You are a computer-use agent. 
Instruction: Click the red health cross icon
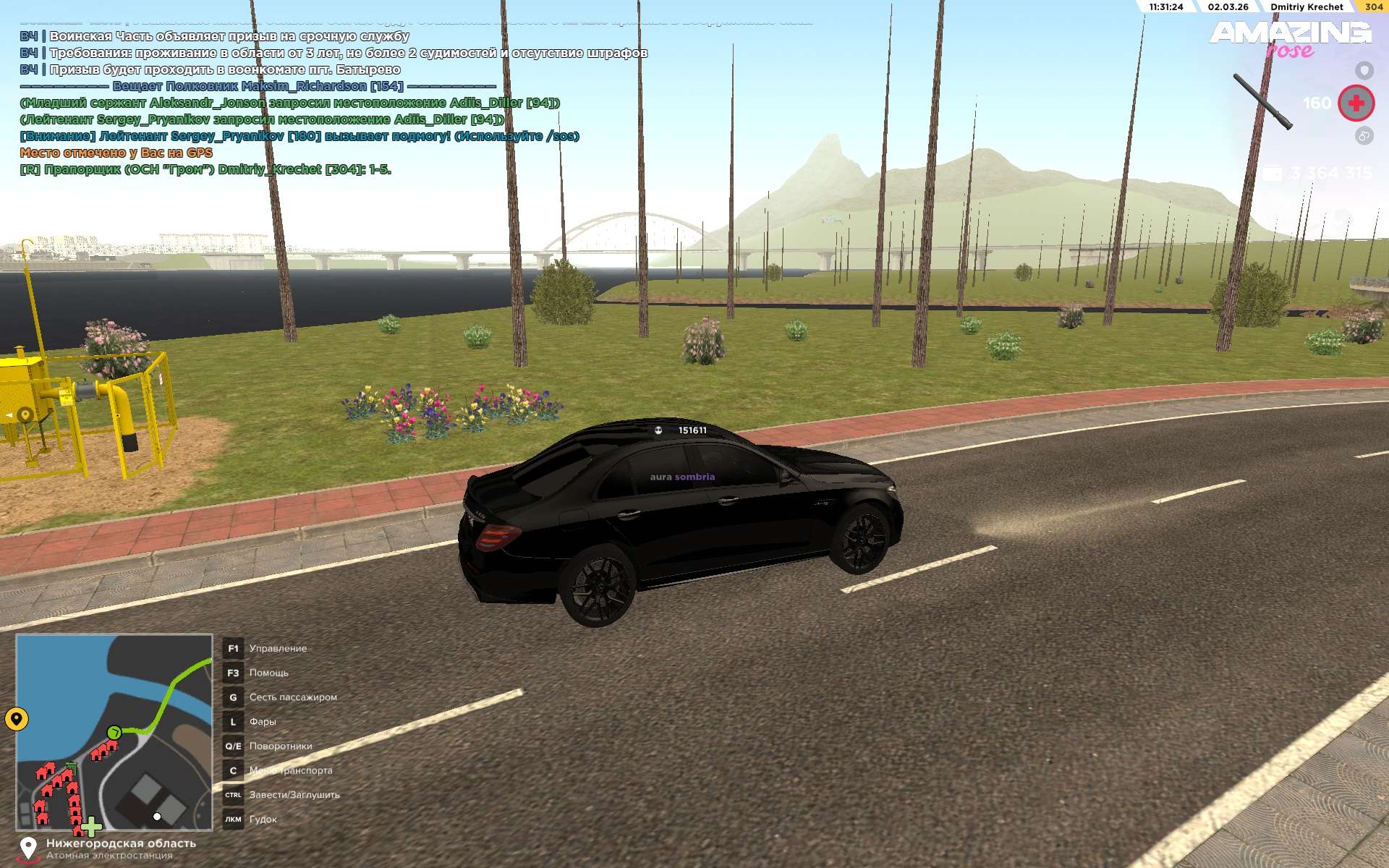click(x=1356, y=103)
